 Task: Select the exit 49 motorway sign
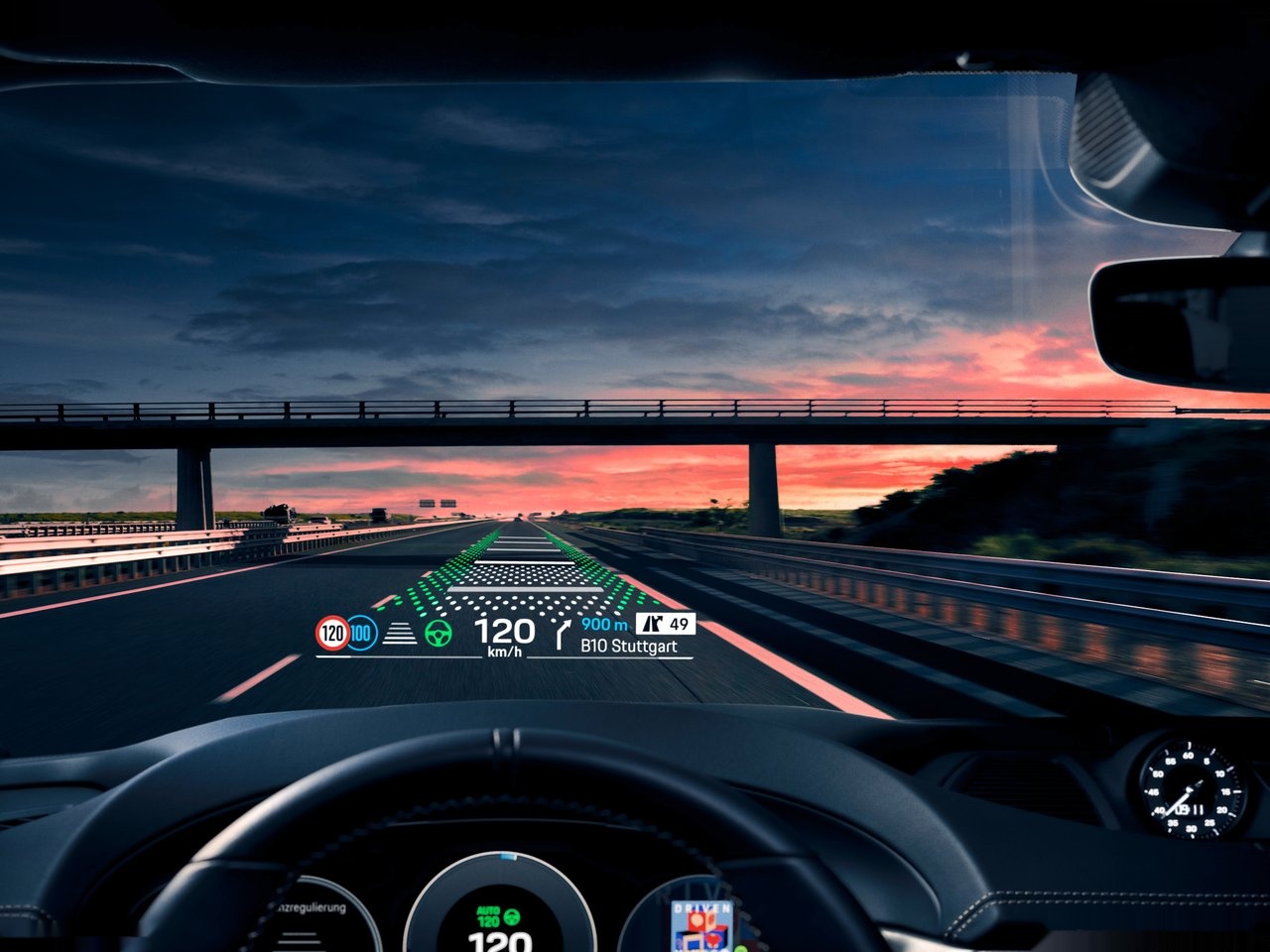click(666, 624)
